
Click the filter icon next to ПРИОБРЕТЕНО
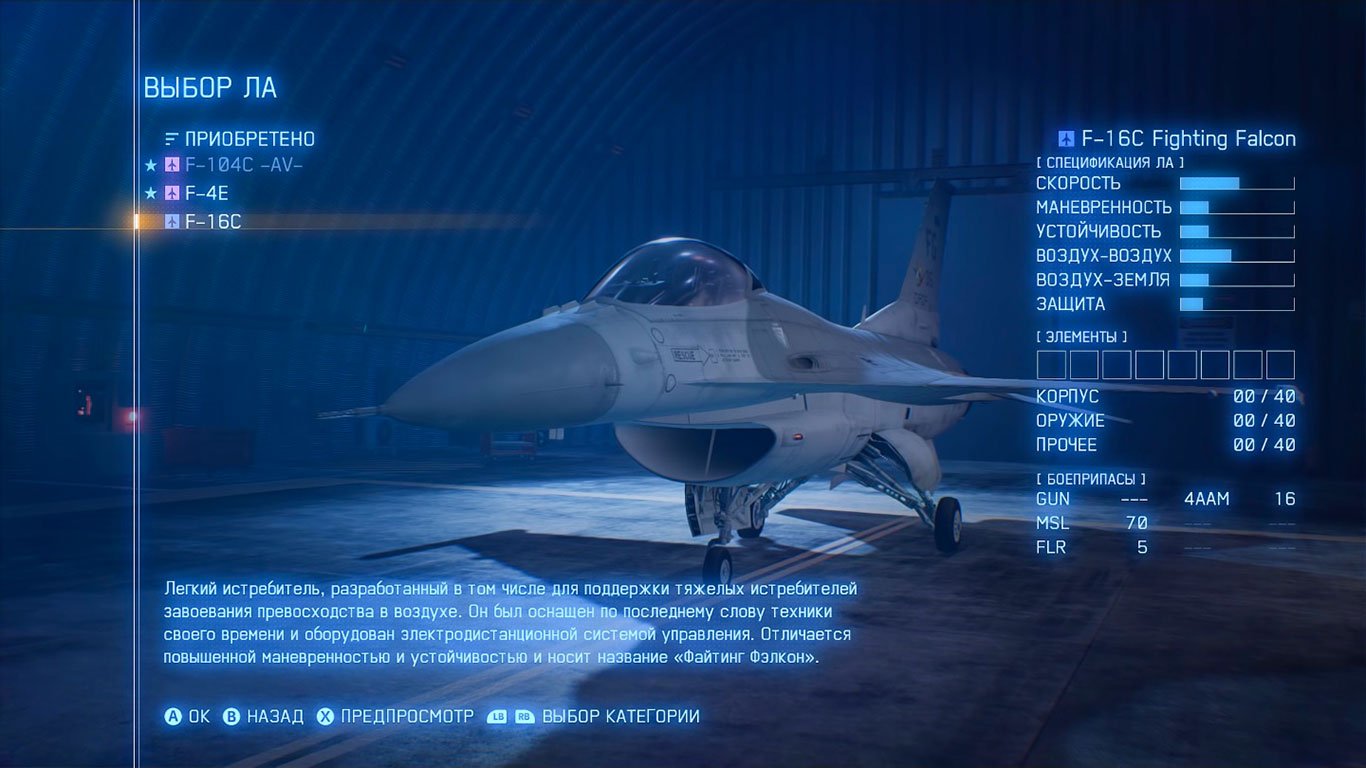169,139
